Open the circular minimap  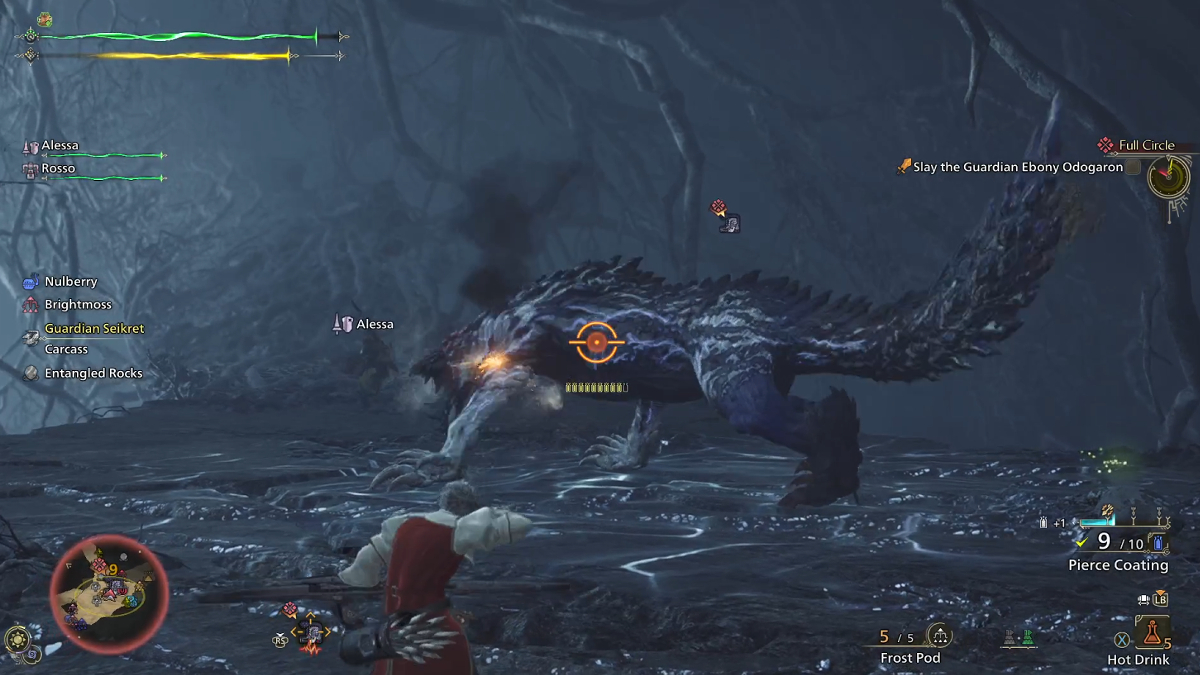[x=98, y=593]
